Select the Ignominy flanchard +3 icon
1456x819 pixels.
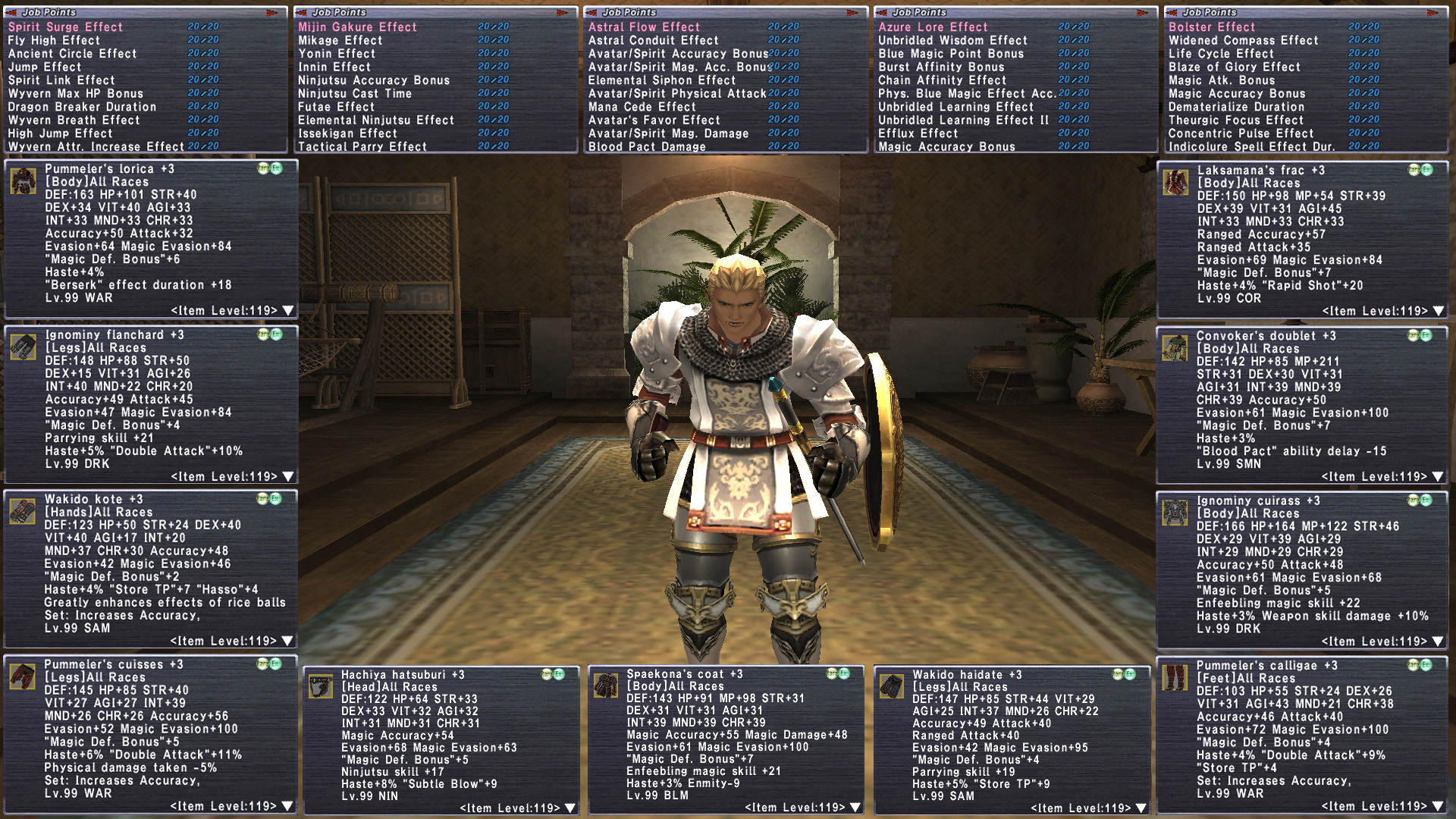click(x=24, y=347)
